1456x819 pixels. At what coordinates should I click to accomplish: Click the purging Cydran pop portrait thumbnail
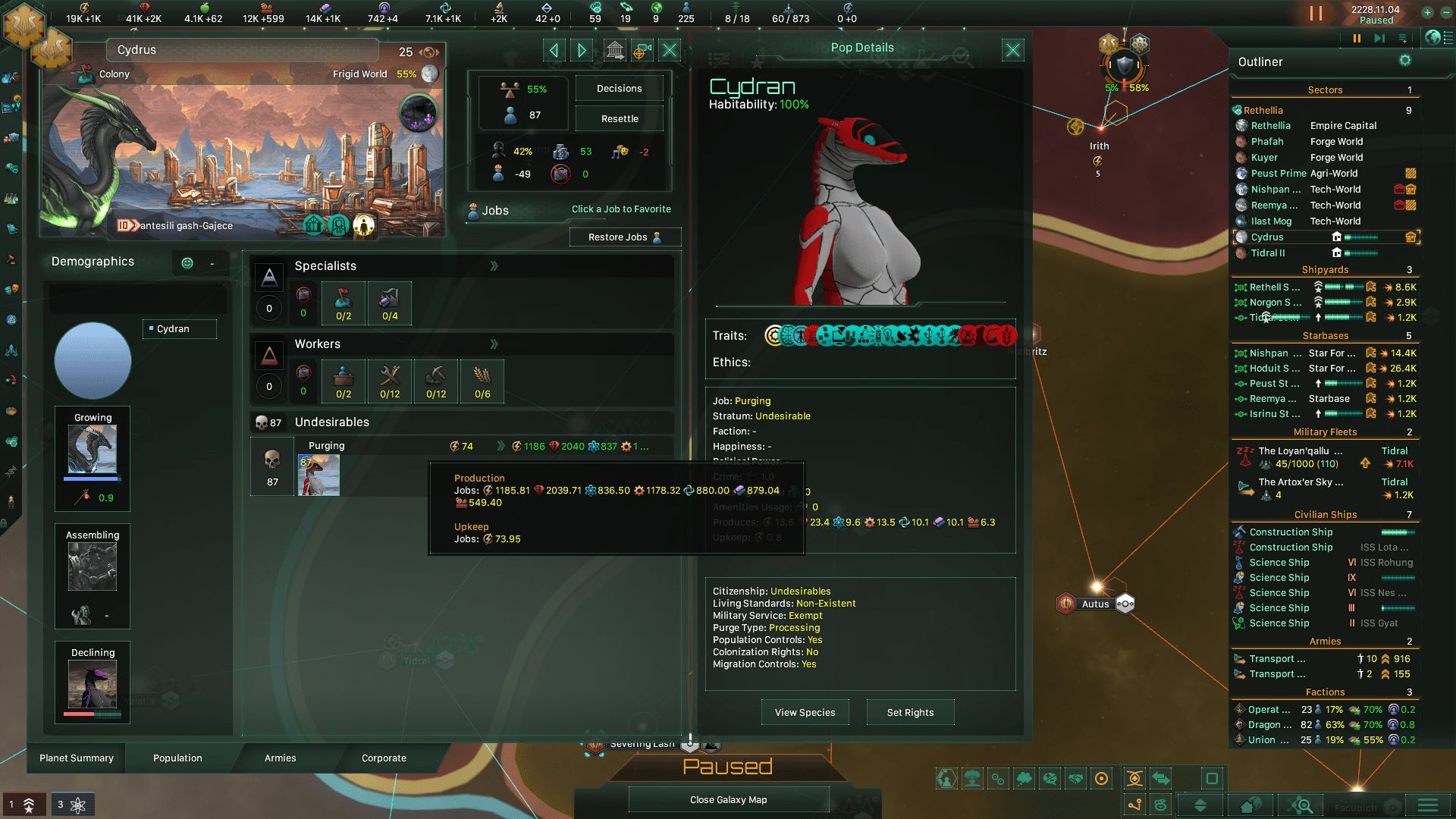click(318, 475)
